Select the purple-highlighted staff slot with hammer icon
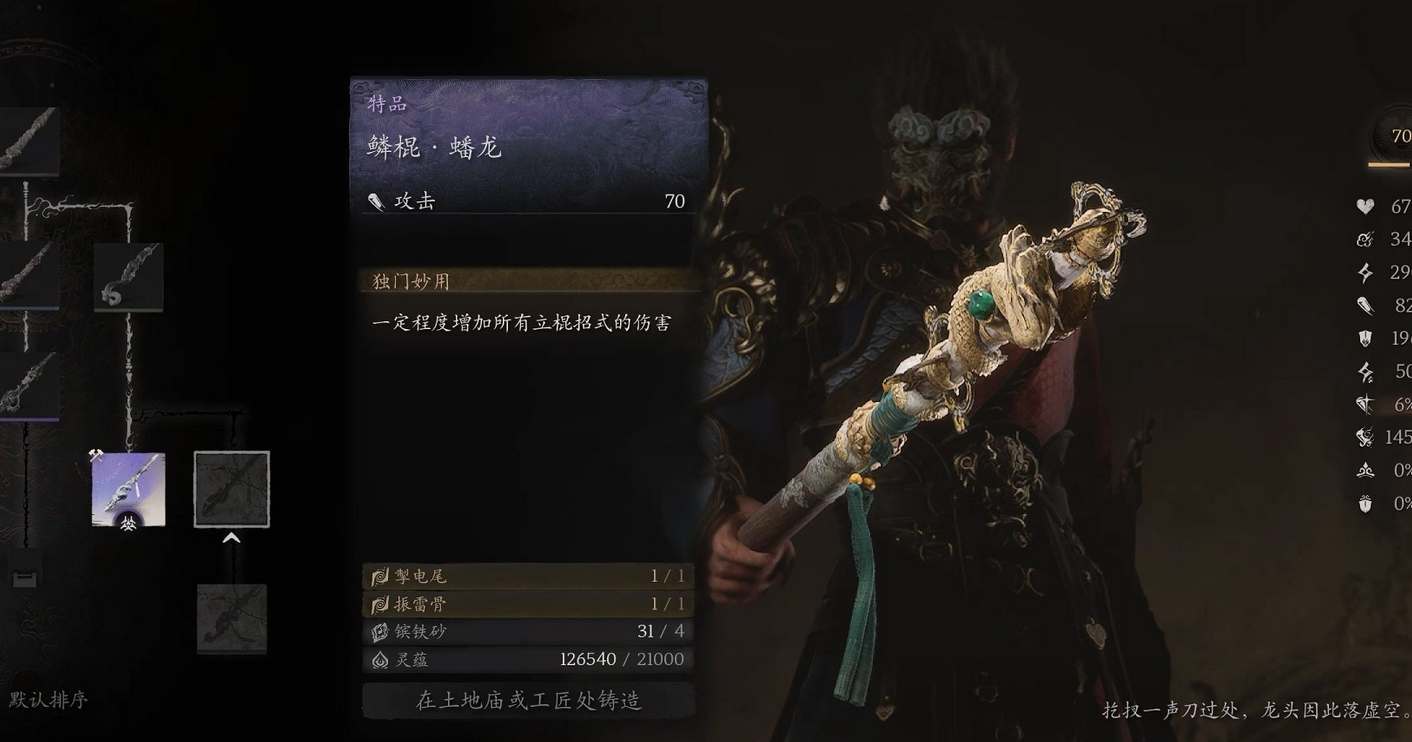The width and height of the screenshot is (1412, 742). click(128, 489)
